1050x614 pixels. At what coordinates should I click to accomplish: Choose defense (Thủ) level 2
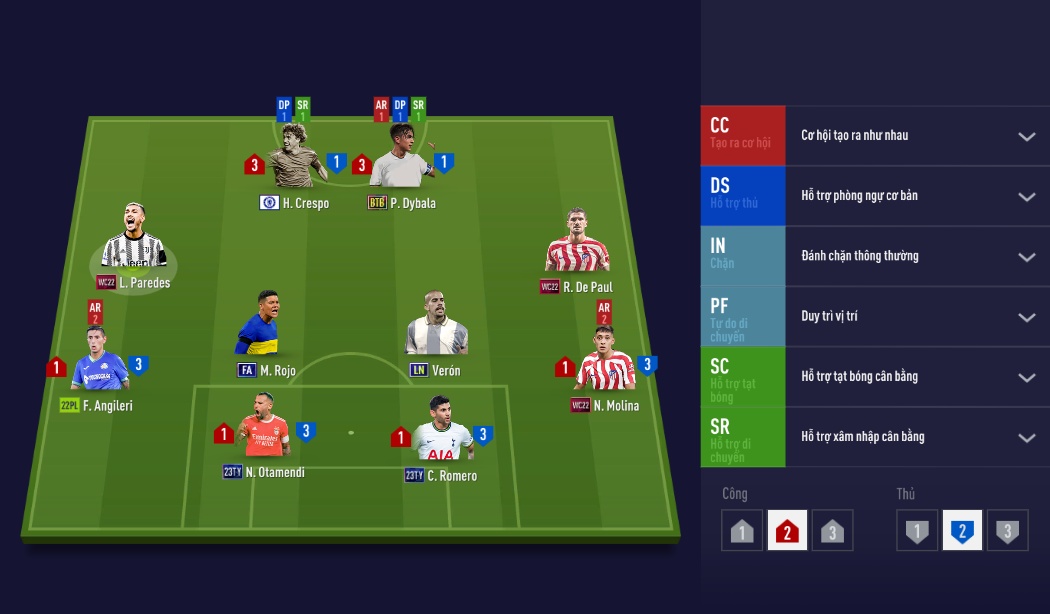tap(962, 531)
